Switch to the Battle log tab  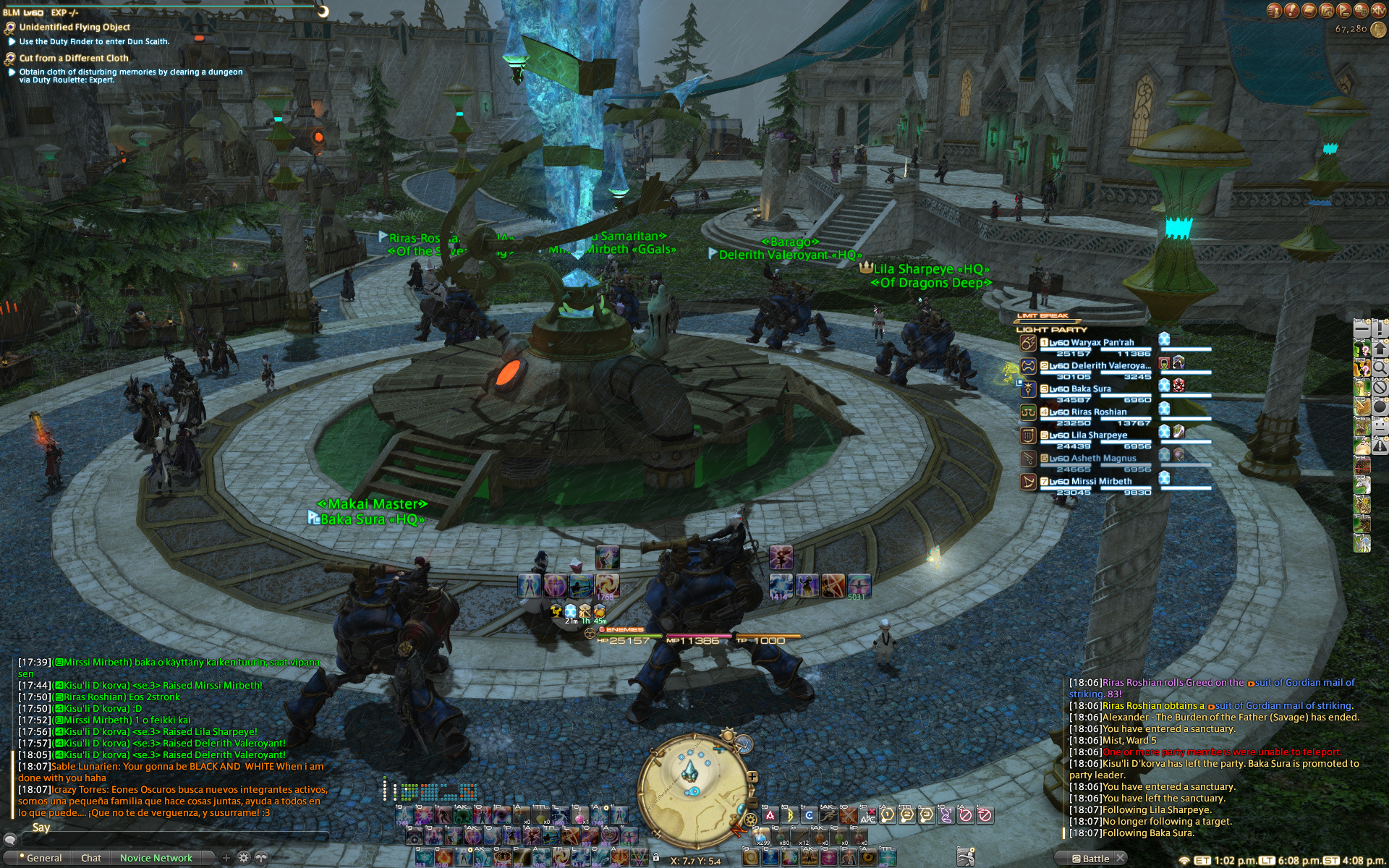(x=1095, y=859)
